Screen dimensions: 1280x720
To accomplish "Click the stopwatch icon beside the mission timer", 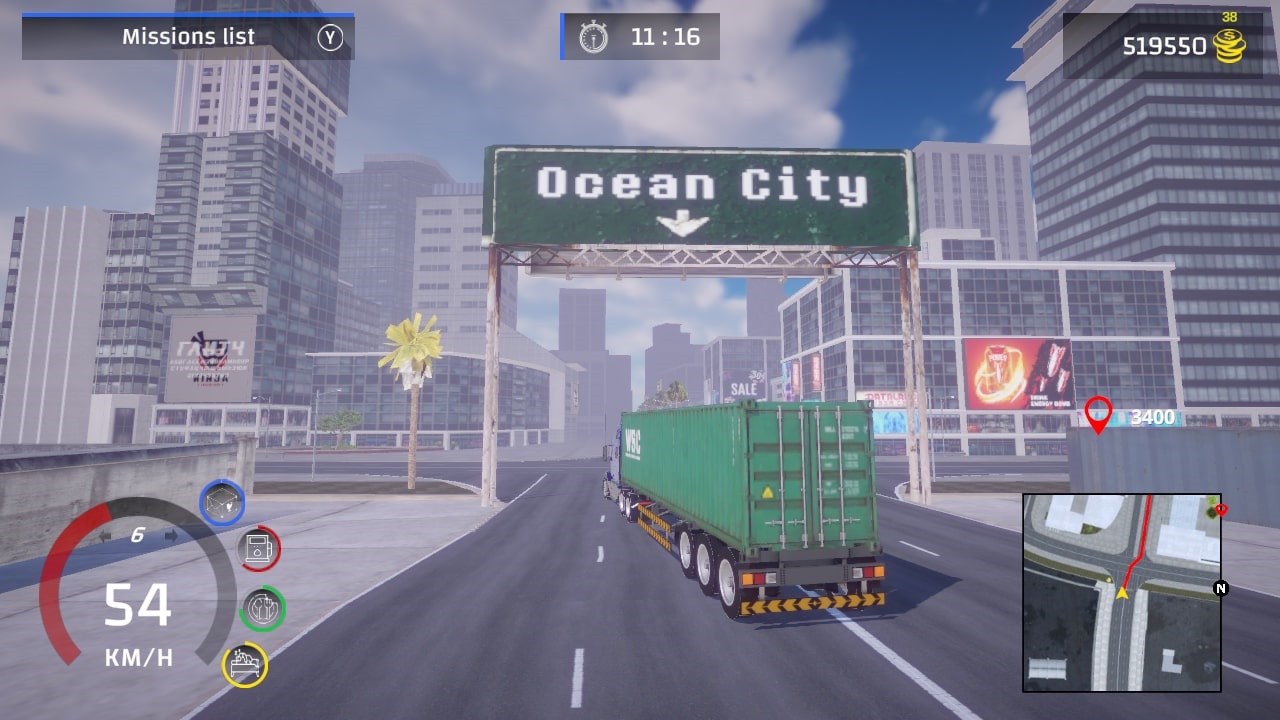I will pyautogui.click(x=596, y=37).
